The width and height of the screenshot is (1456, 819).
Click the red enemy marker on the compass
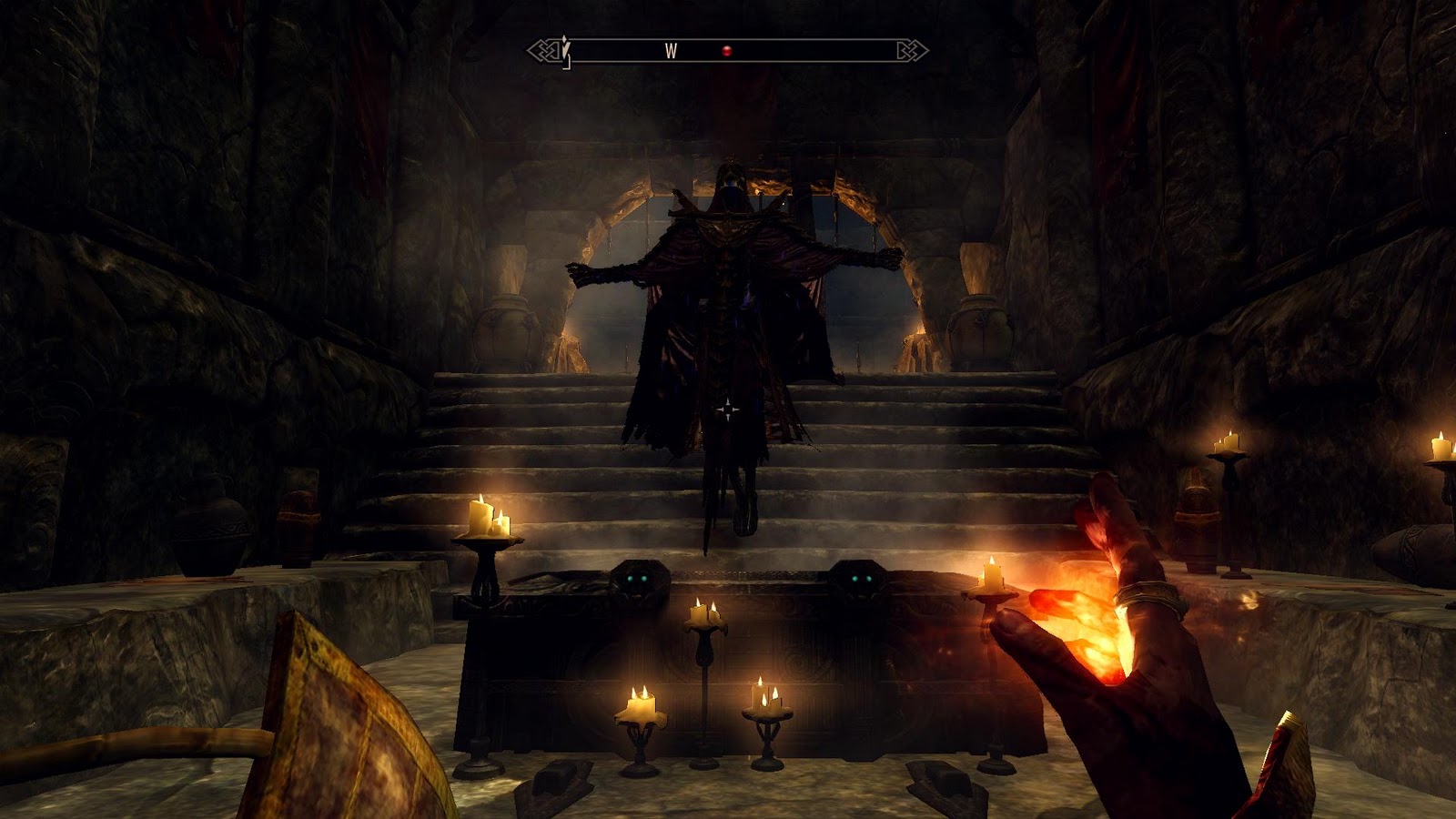(x=726, y=51)
